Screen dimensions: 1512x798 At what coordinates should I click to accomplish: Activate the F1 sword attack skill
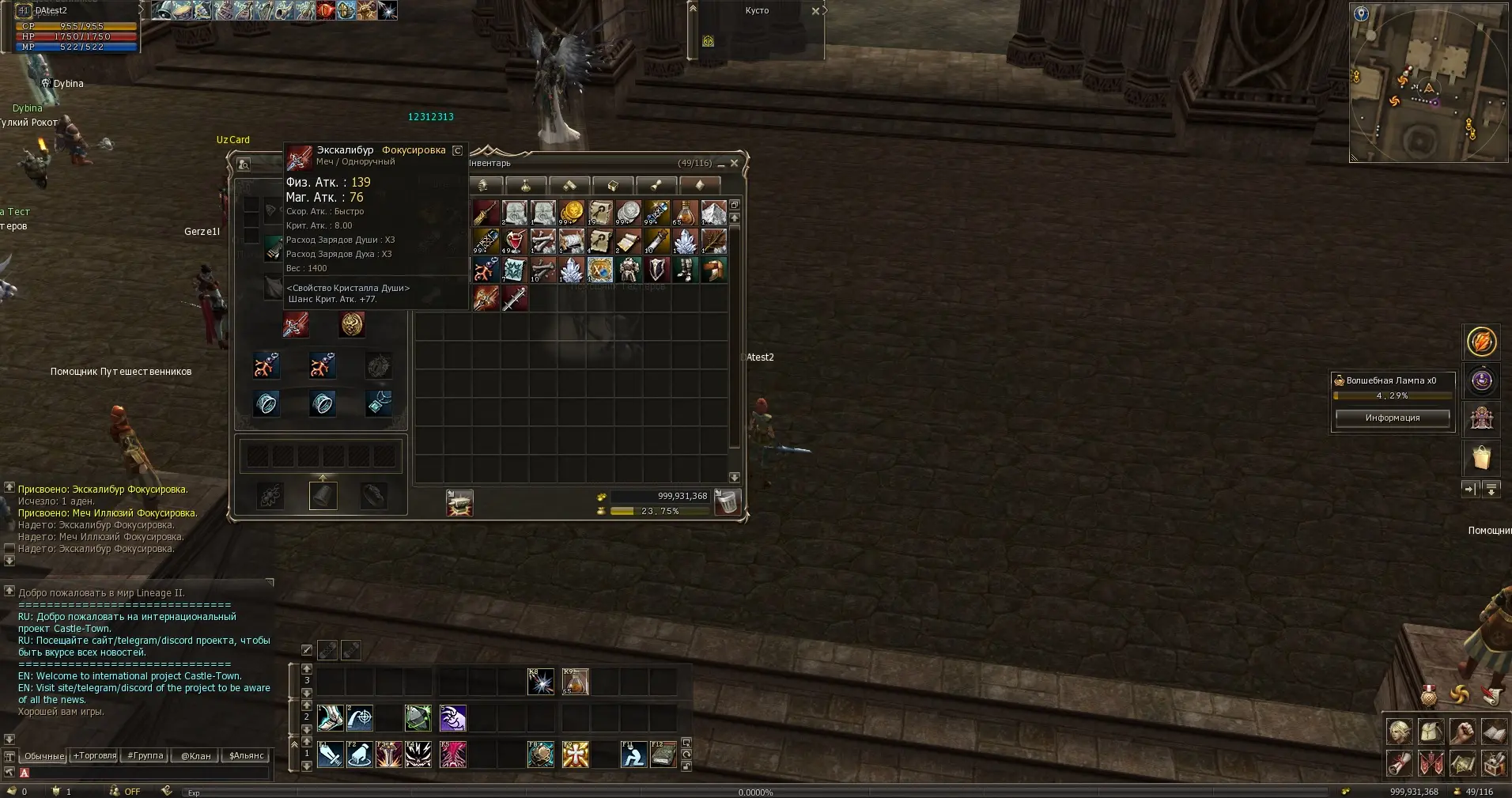(330, 755)
